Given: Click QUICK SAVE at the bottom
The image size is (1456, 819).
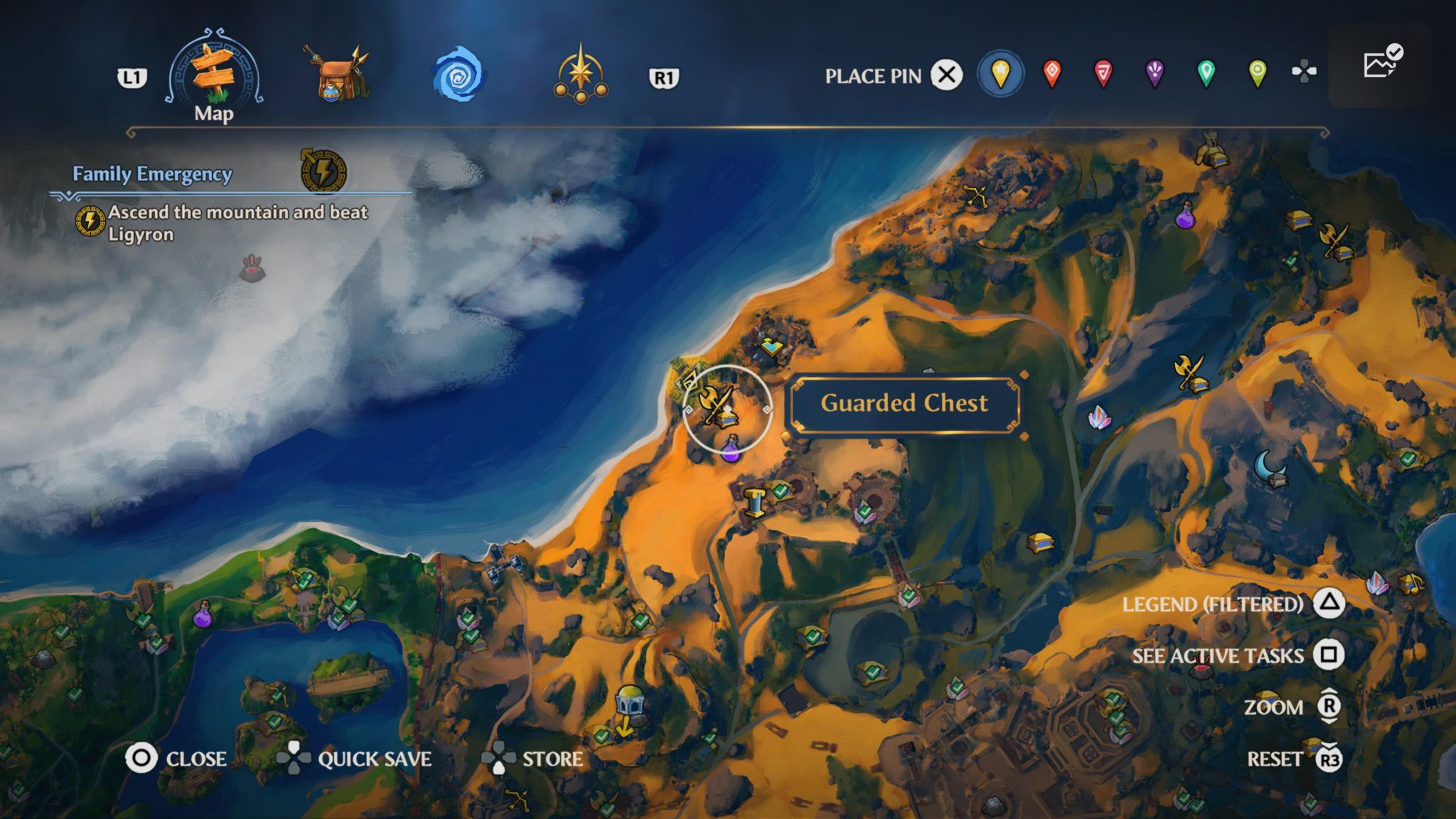Looking at the screenshot, I should click(375, 759).
